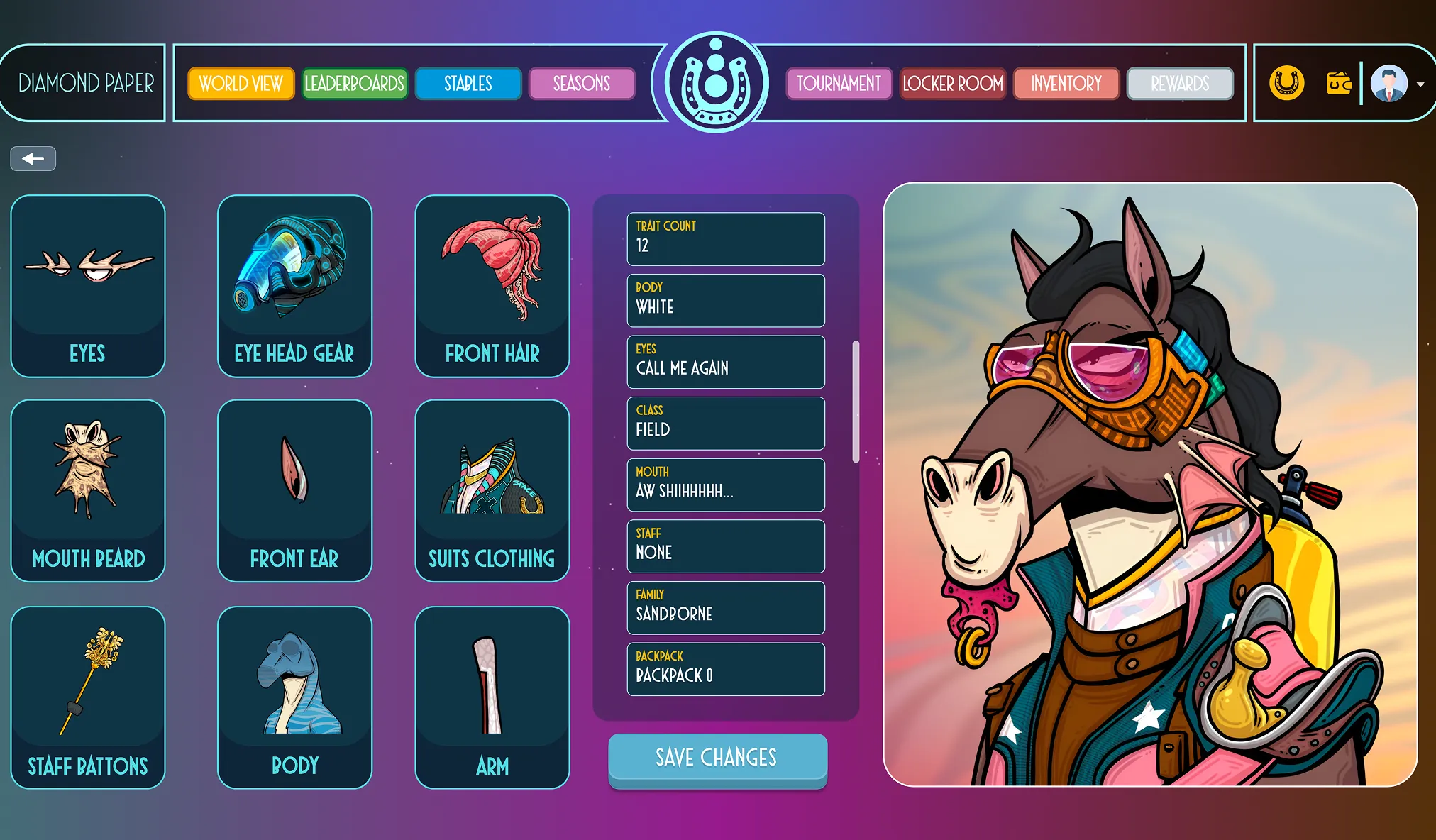
Task: Select the Front Ear tile
Action: (294, 490)
